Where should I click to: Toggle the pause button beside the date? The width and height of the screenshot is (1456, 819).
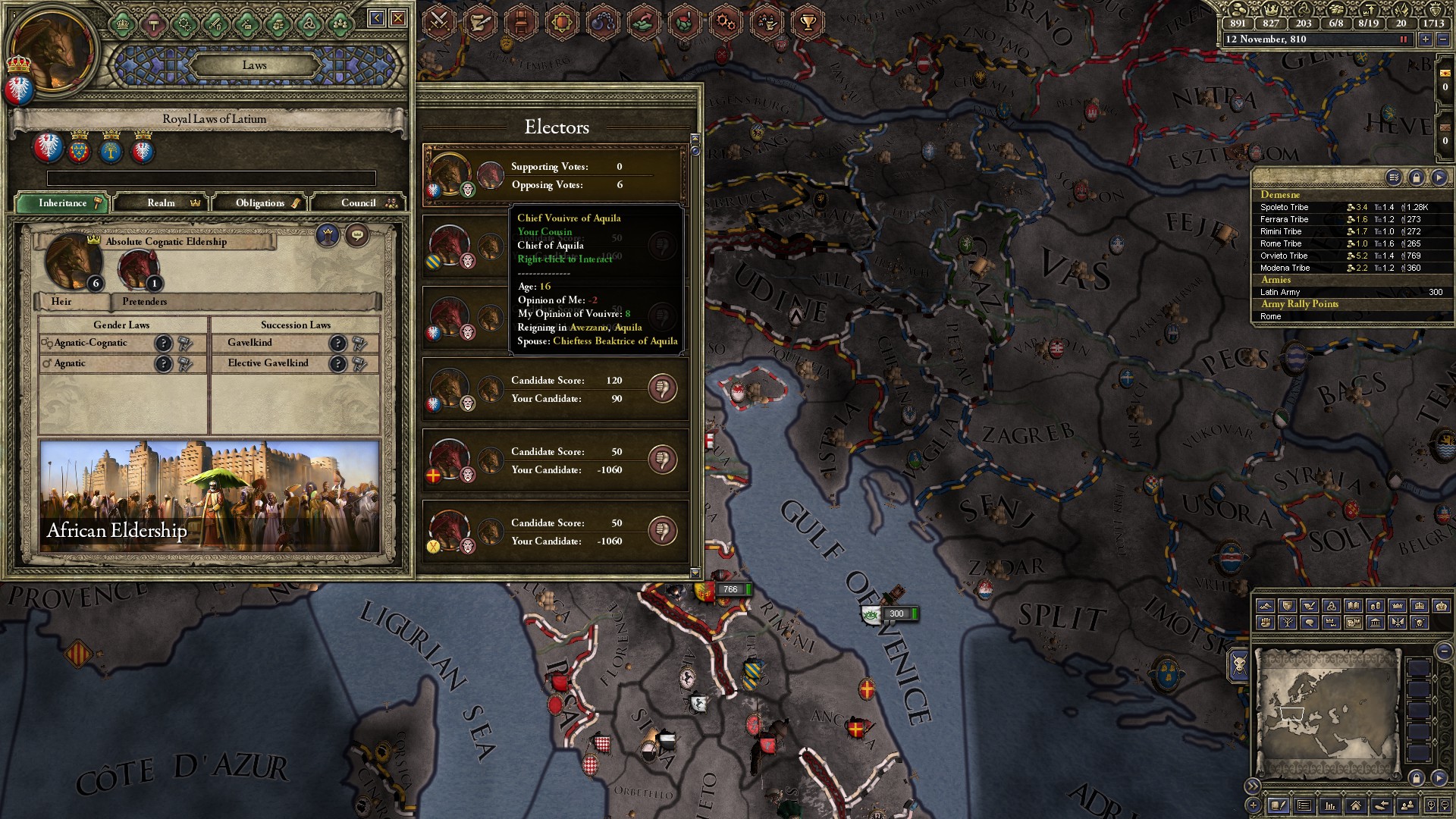(x=1403, y=39)
